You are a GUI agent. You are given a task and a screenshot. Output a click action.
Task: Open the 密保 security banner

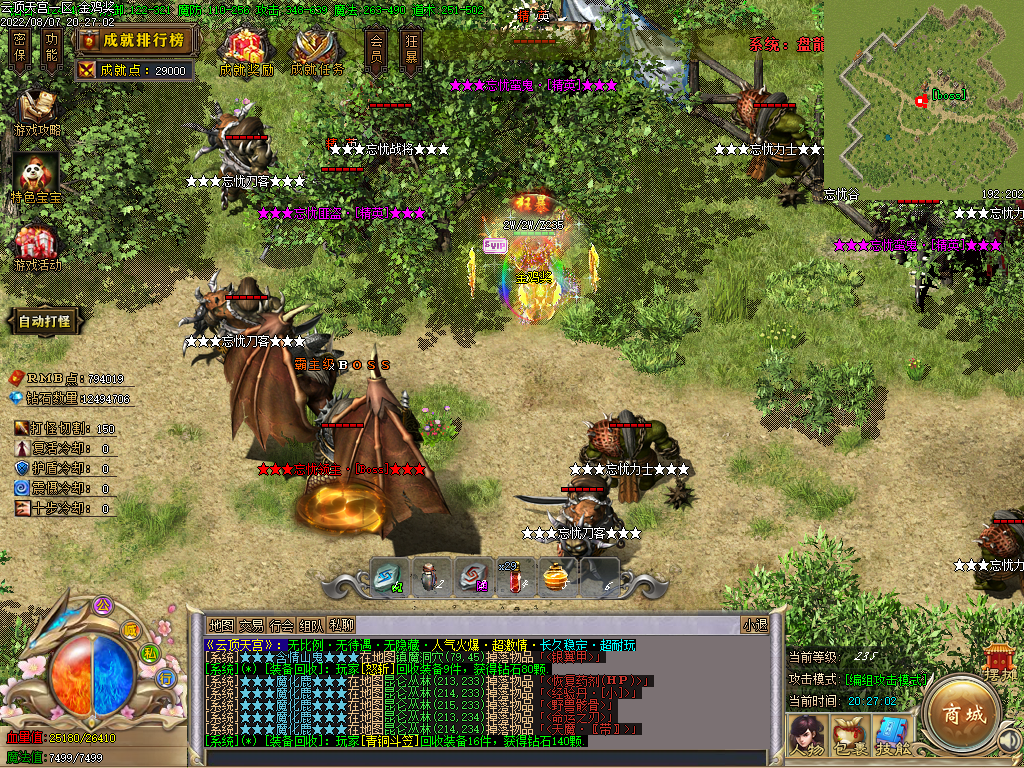pos(20,49)
